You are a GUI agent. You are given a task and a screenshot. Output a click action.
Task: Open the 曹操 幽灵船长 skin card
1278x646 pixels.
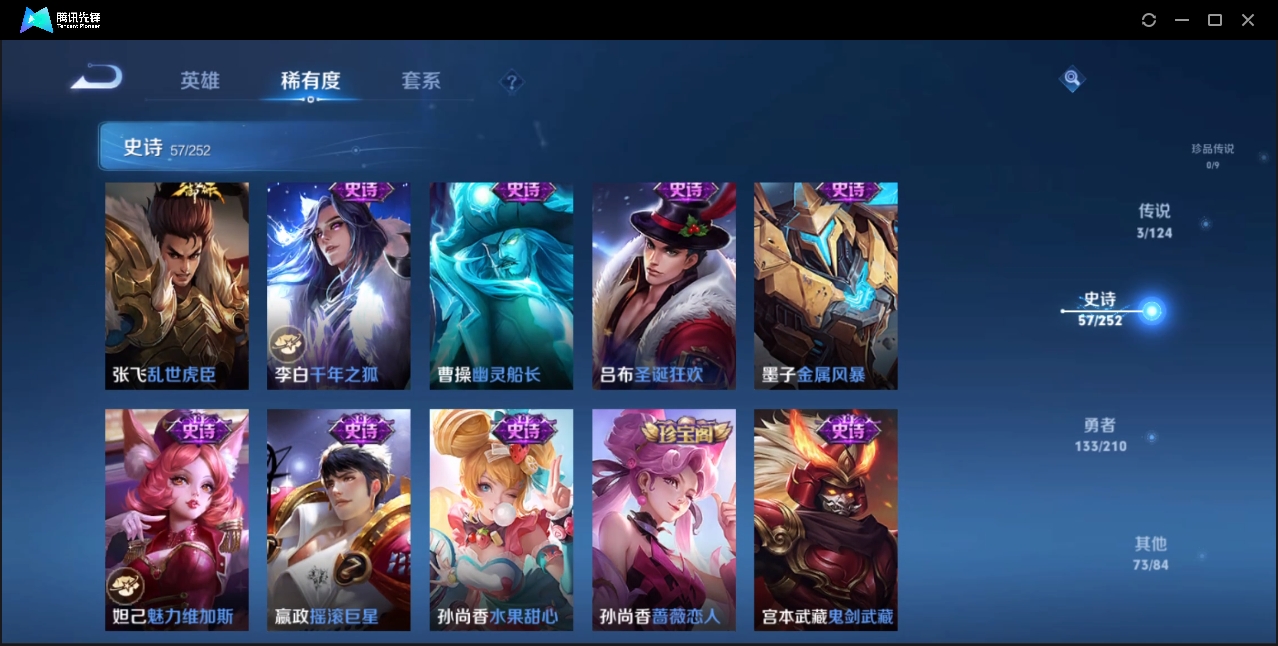pyautogui.click(x=501, y=286)
